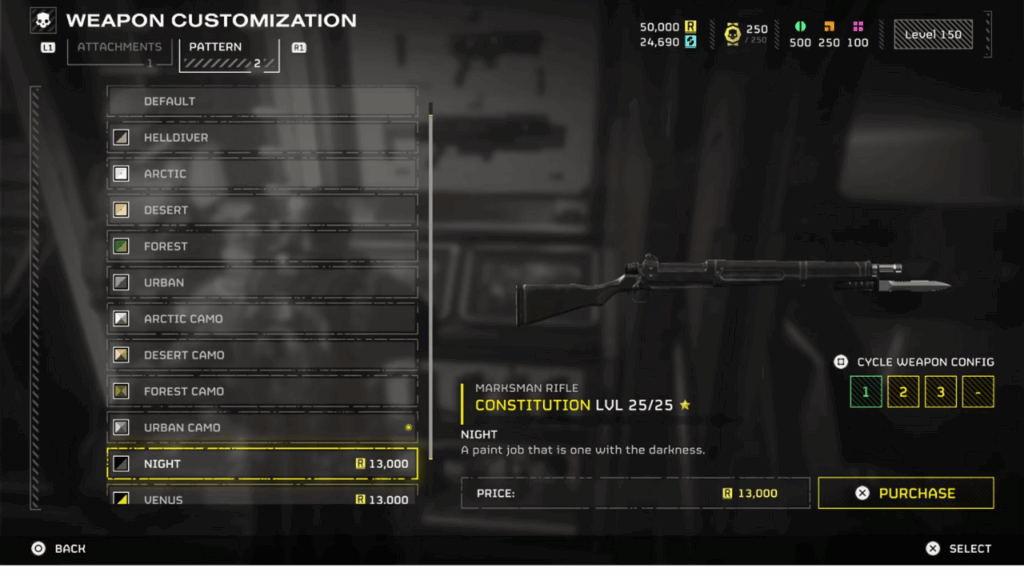Highlight the Night pattern row
1024x576 pixels.
tap(262, 464)
